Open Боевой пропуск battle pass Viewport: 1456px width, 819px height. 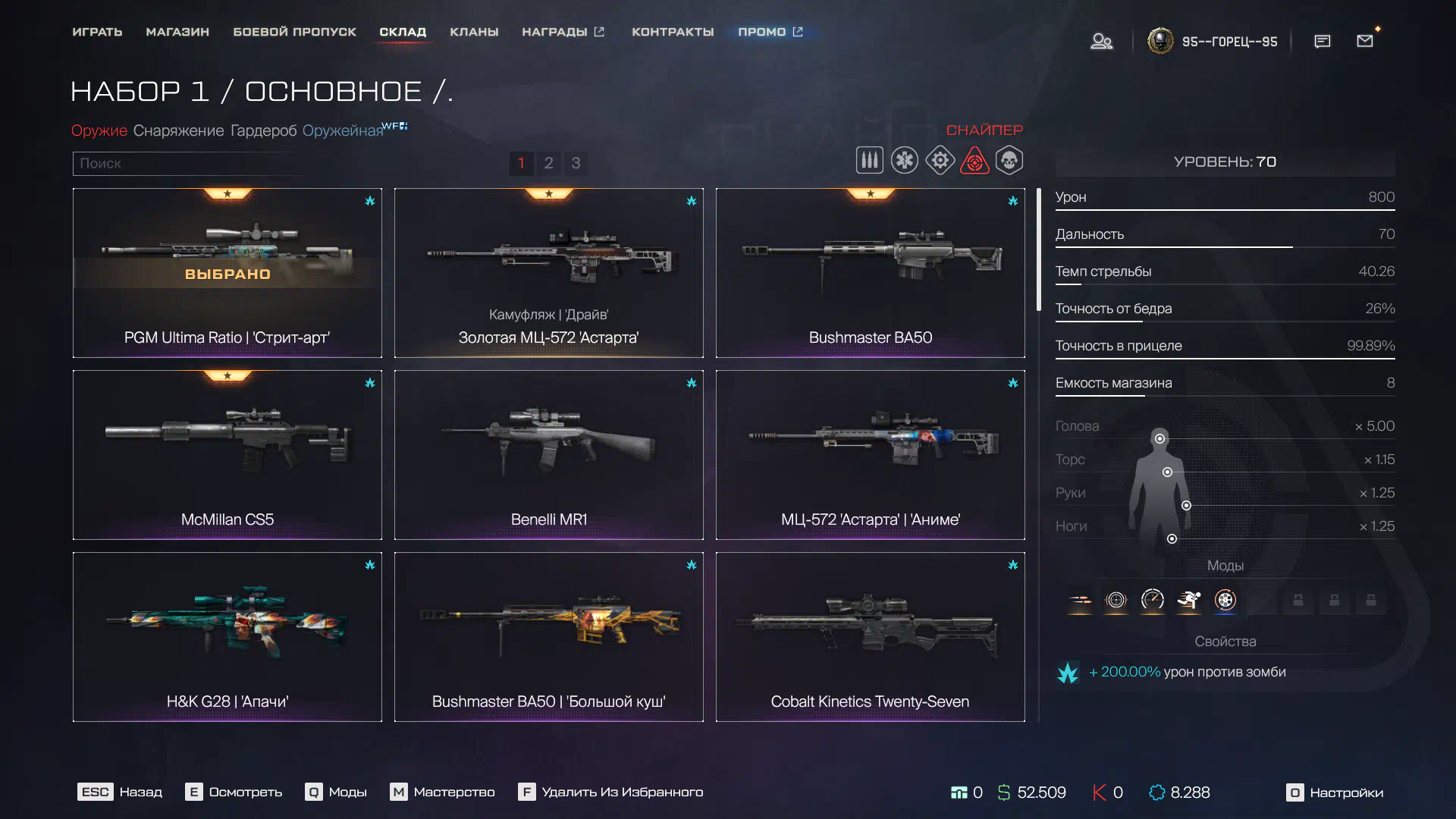tap(294, 32)
